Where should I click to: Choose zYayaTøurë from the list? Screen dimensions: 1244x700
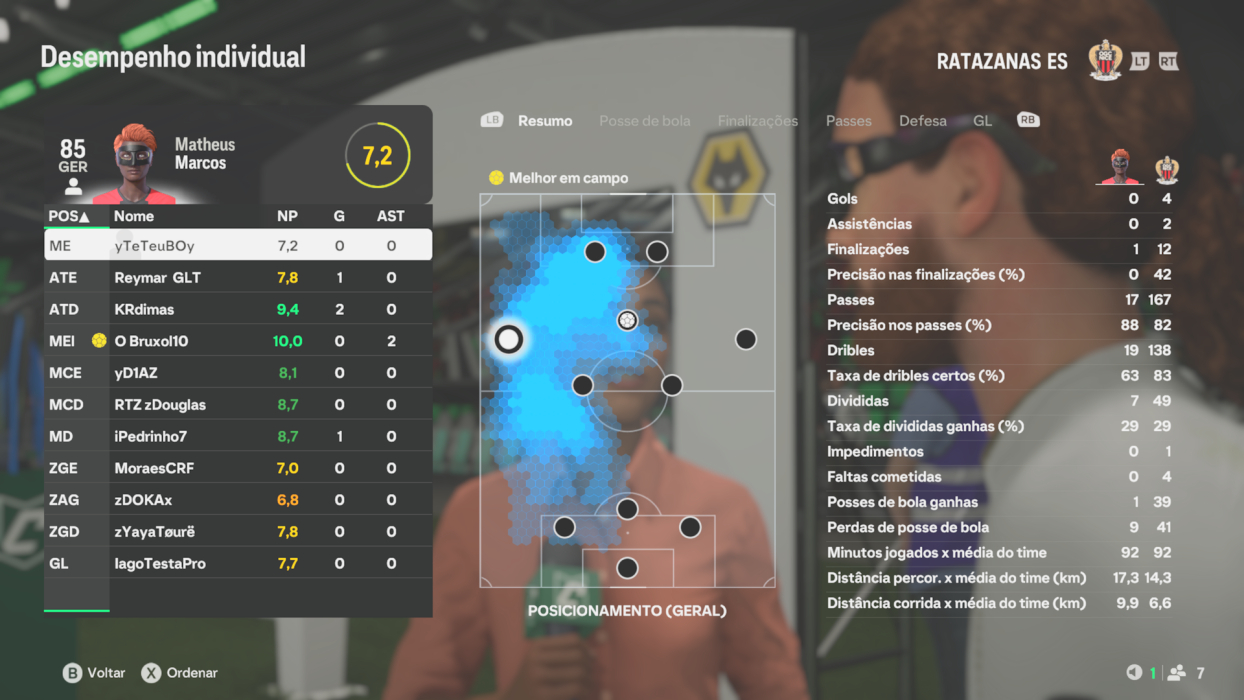tap(238, 532)
